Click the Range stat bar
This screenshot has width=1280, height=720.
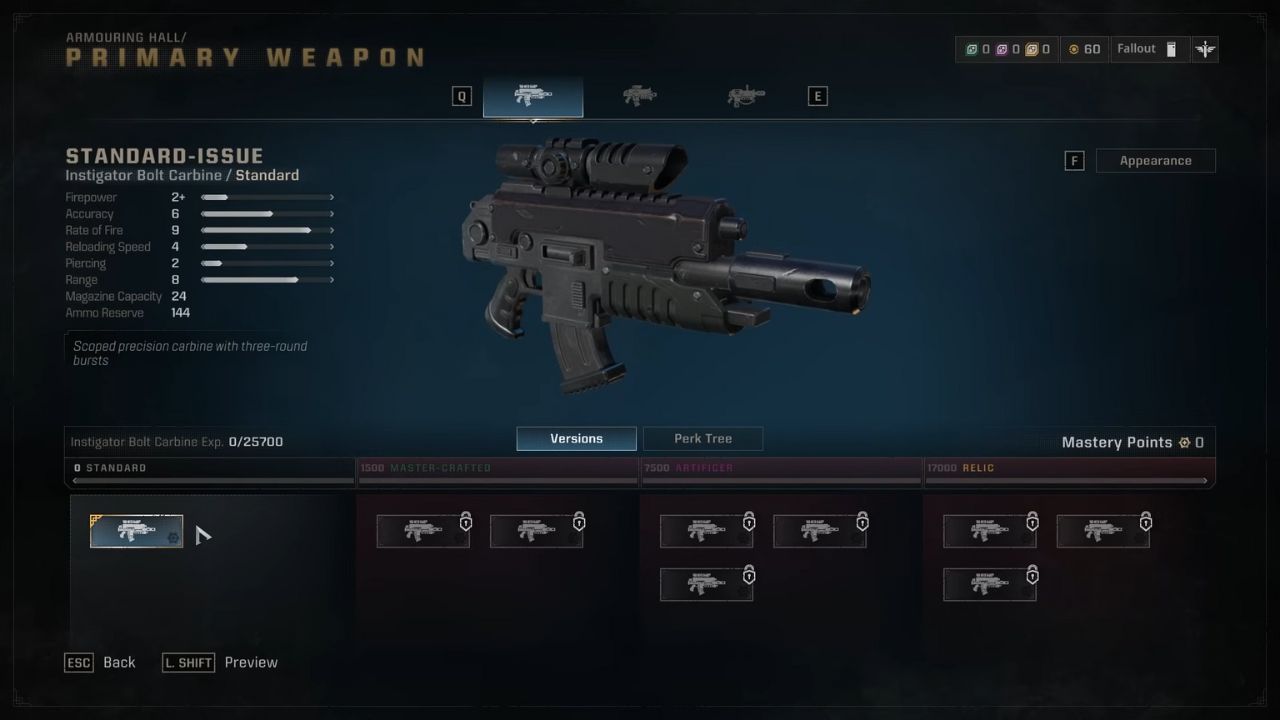(x=265, y=280)
